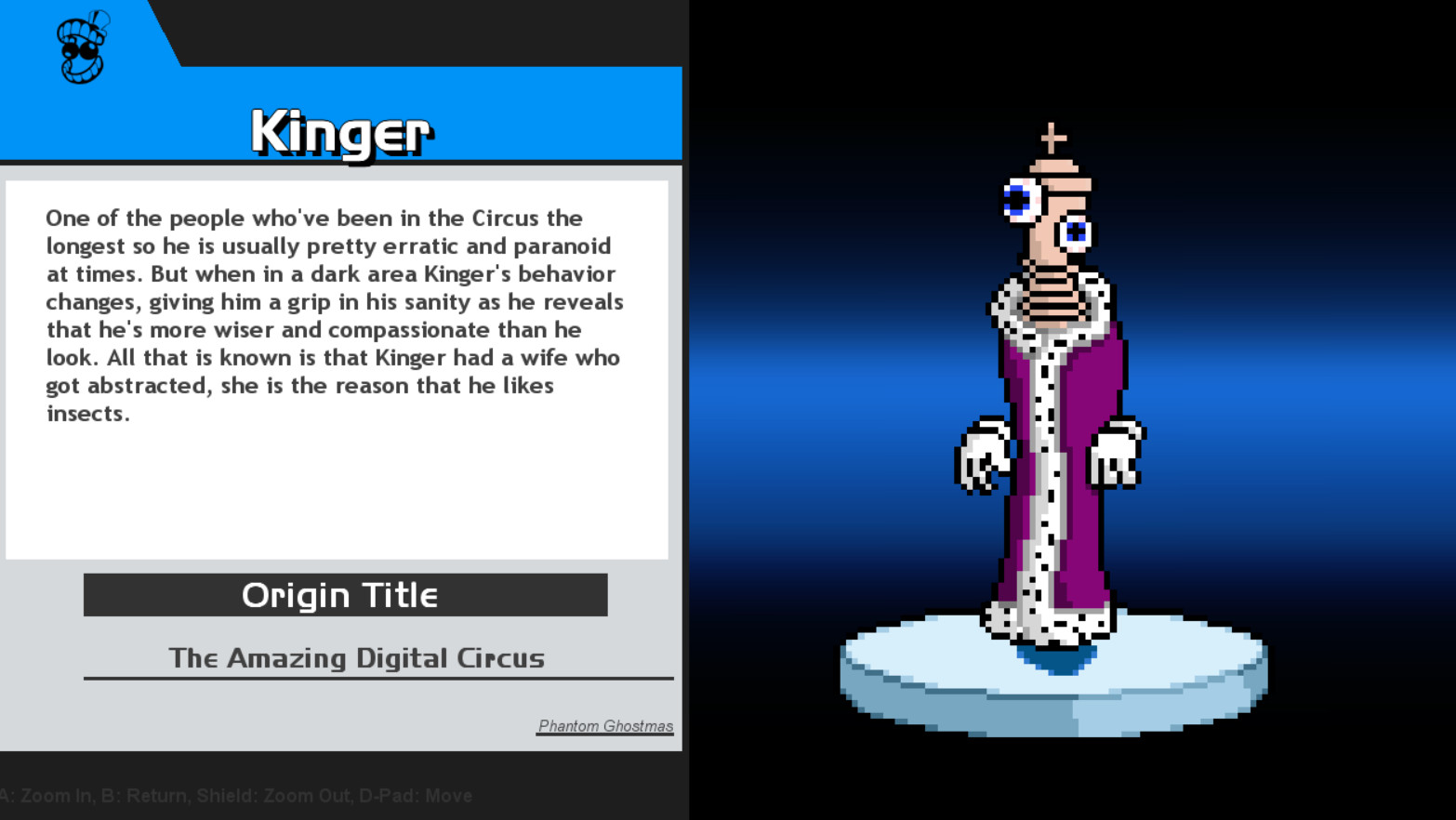Click The Amazing Digital Circus label
1456x820 pixels.
(x=357, y=658)
